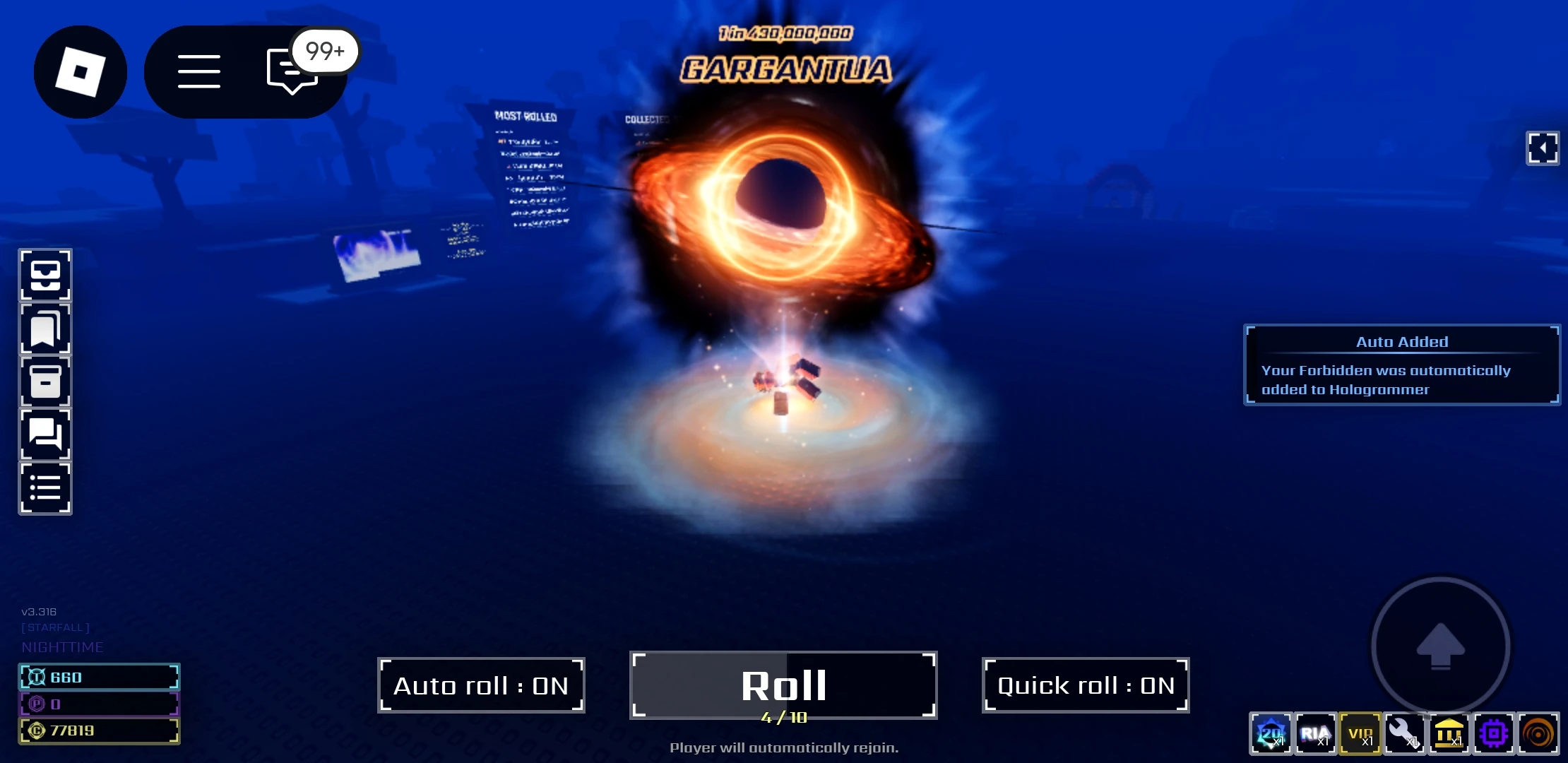1568x763 pixels.
Task: Use the 20 luck boost item
Action: pos(1270,734)
